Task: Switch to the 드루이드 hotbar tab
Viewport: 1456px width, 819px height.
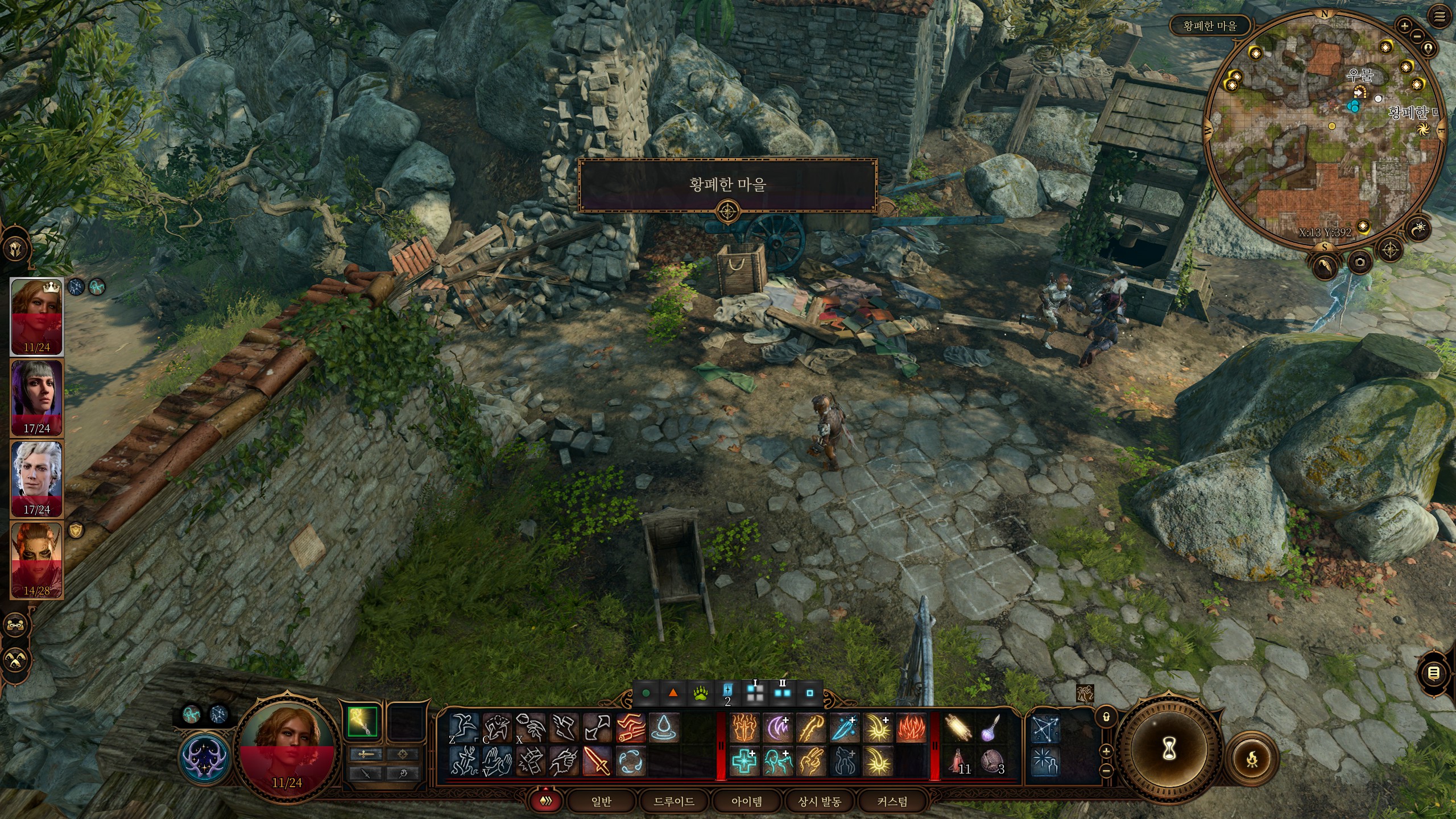Action: click(x=674, y=801)
